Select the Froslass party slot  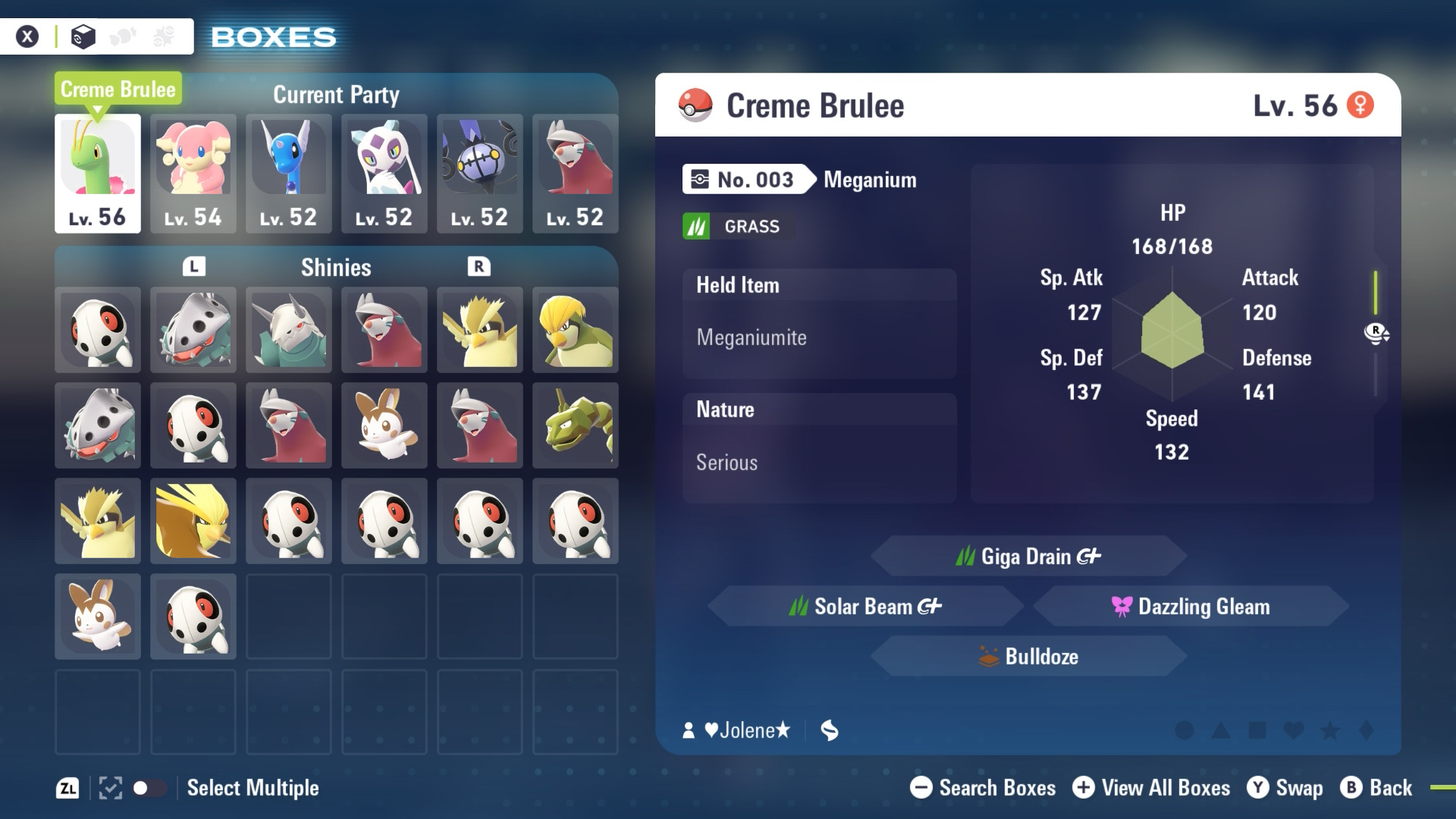(384, 173)
